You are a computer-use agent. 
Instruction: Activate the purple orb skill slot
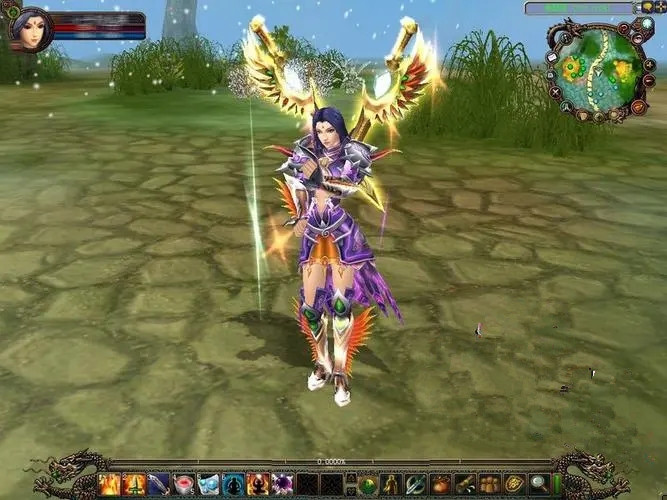pyautogui.click(x=283, y=485)
